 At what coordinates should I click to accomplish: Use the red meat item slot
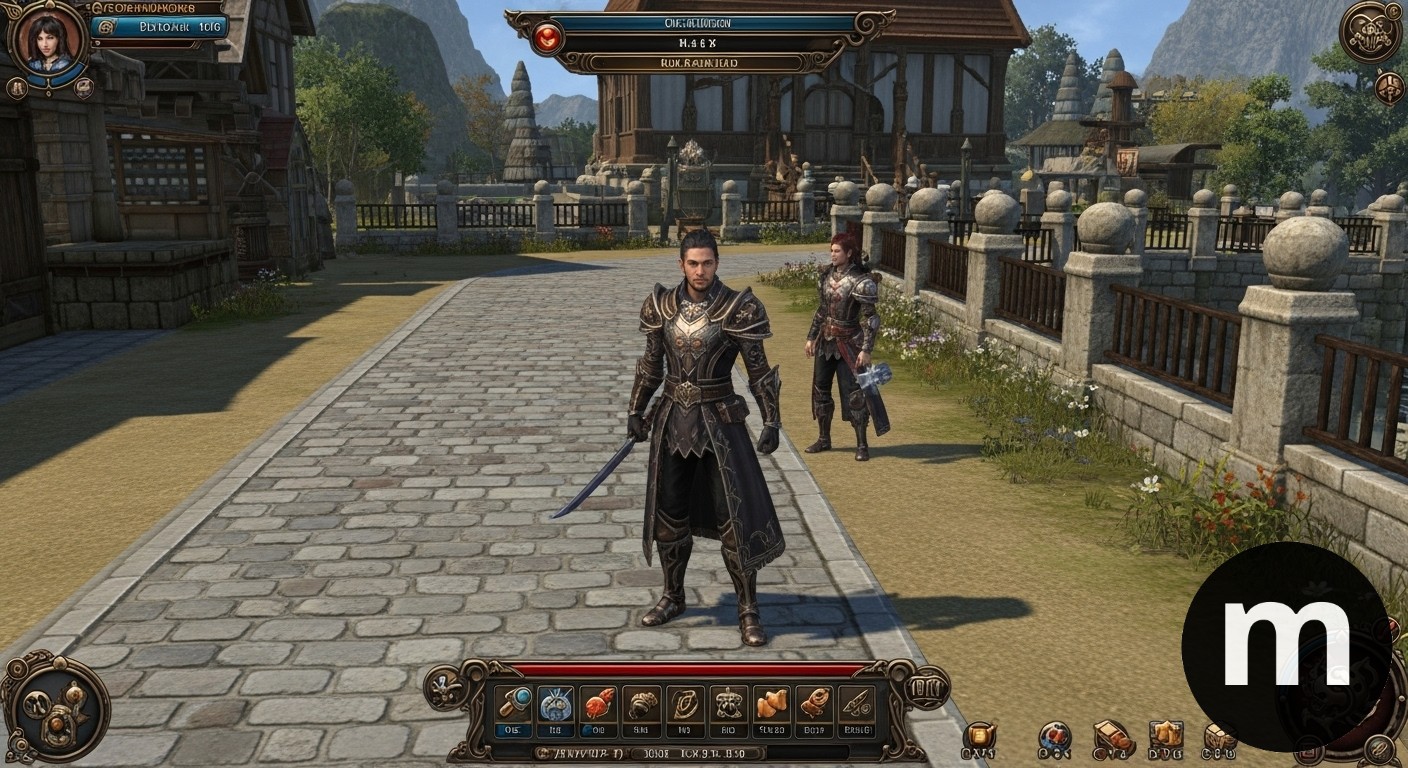598,704
